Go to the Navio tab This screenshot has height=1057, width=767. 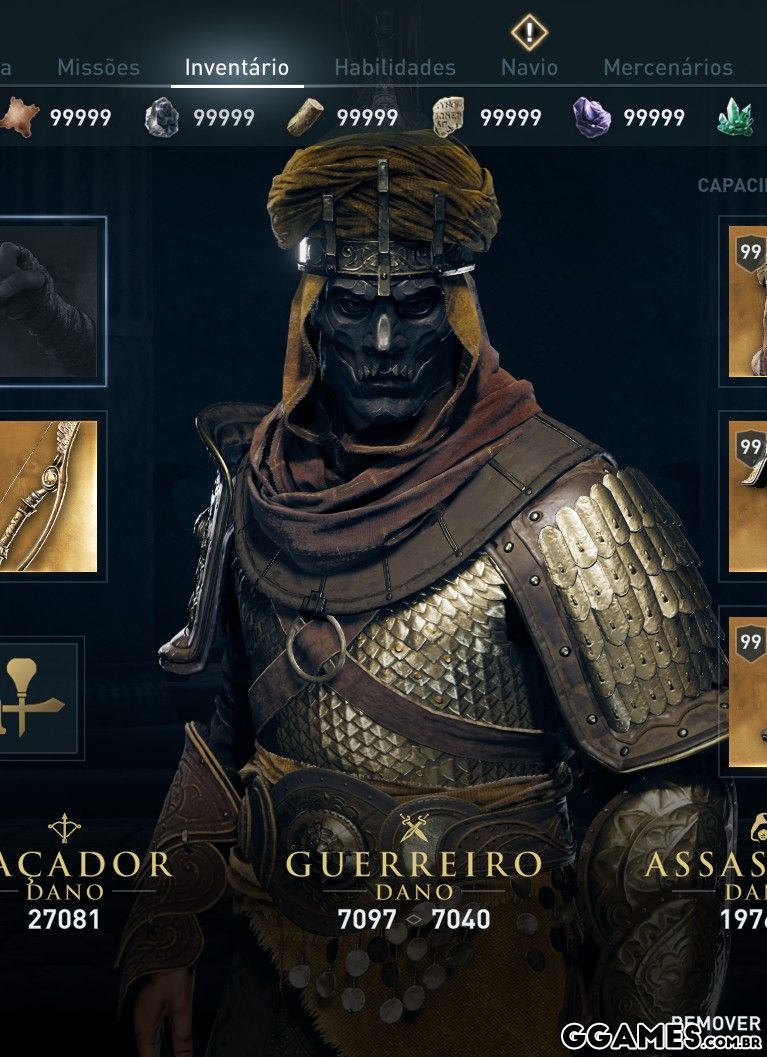tap(529, 68)
